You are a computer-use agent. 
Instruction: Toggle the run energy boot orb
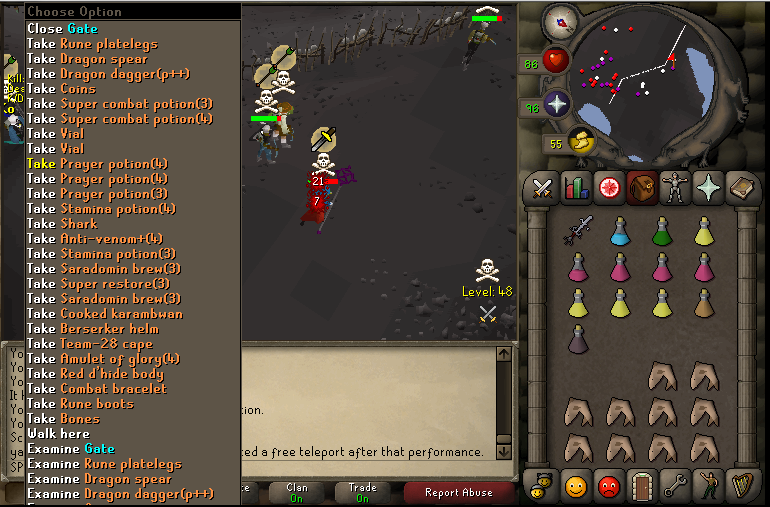[580, 142]
